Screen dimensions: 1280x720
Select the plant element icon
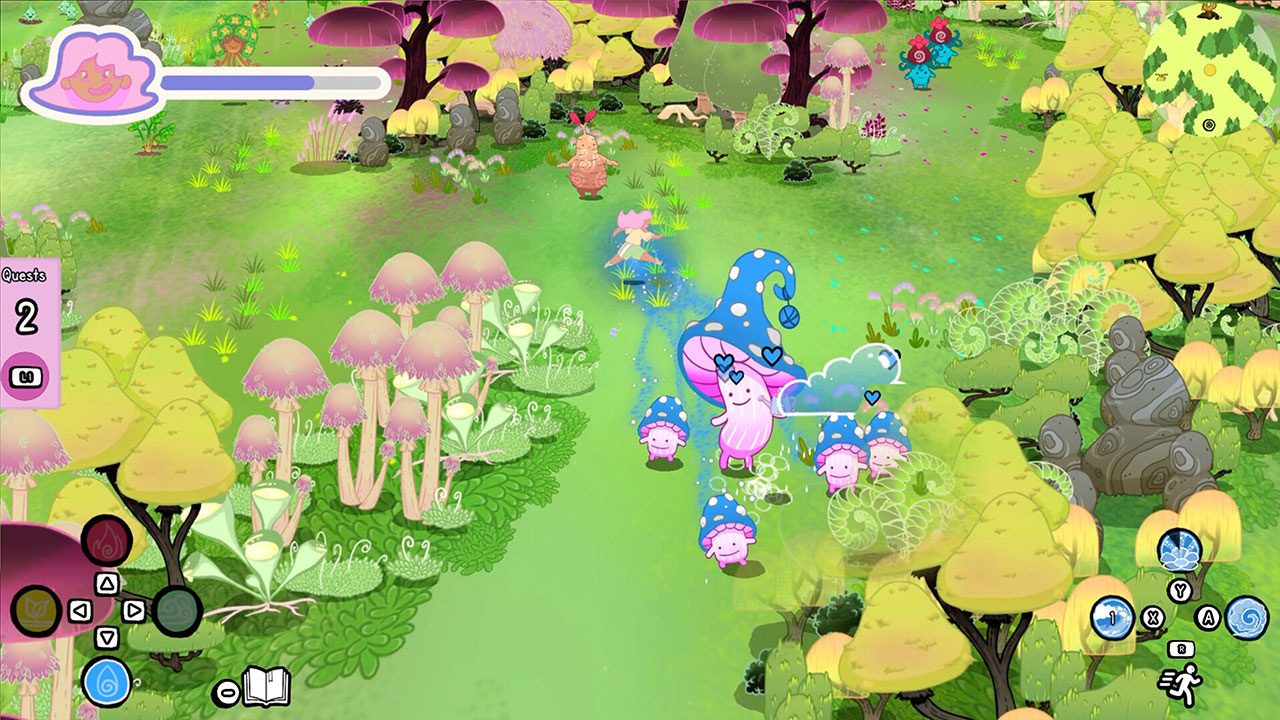point(36,612)
